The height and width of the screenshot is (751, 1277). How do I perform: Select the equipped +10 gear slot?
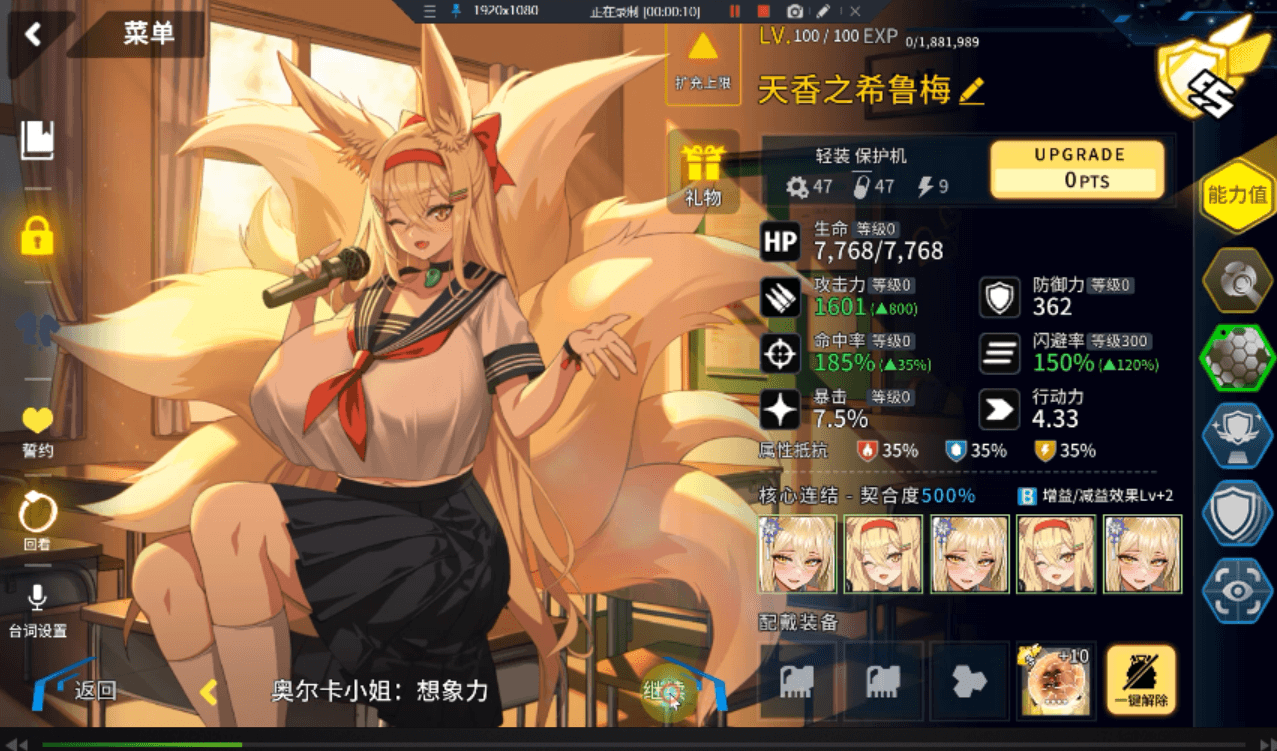[1055, 681]
